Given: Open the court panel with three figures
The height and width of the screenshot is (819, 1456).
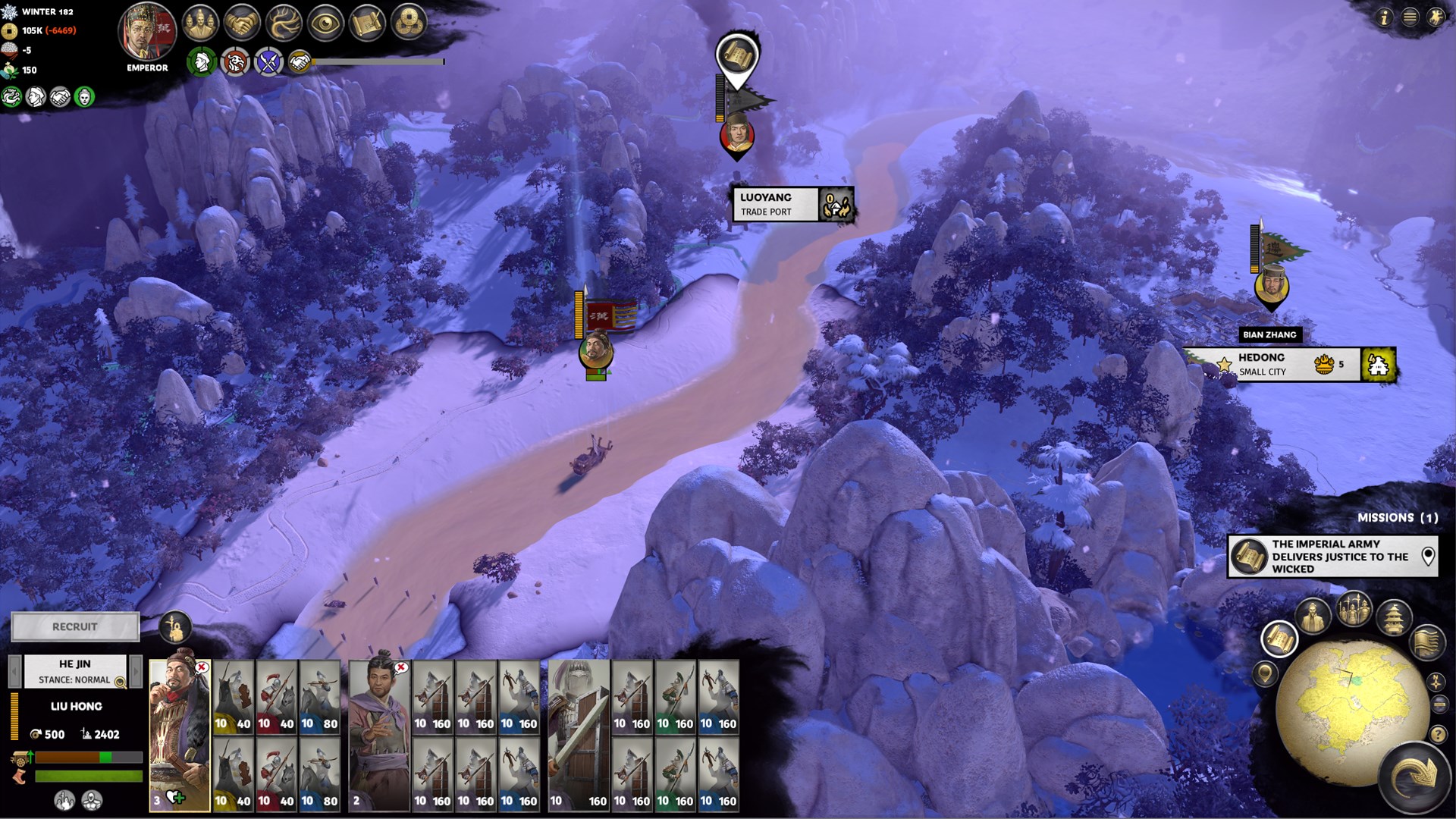Looking at the screenshot, I should [199, 24].
